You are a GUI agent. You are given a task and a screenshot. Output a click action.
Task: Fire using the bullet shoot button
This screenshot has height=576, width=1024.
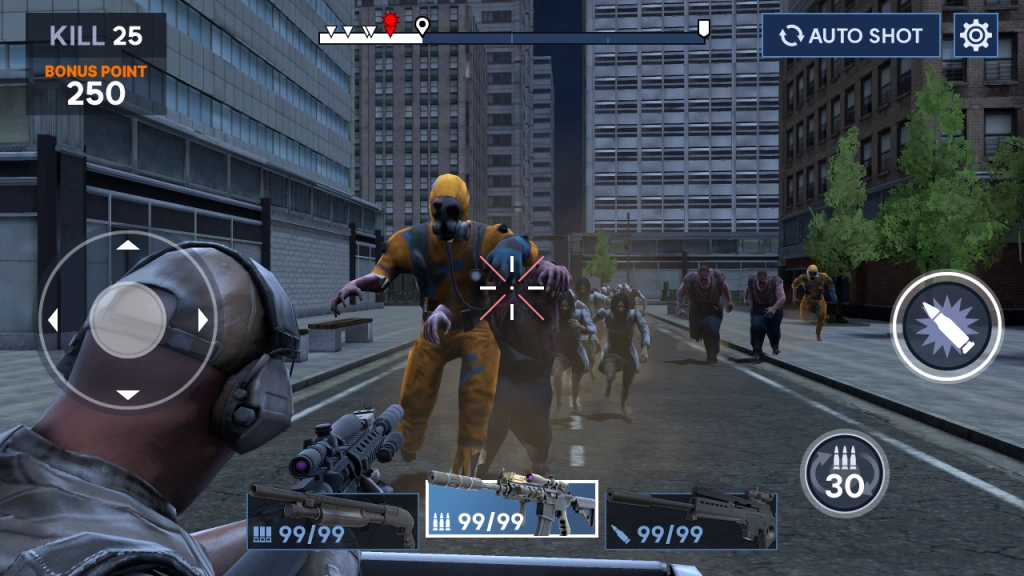(946, 326)
